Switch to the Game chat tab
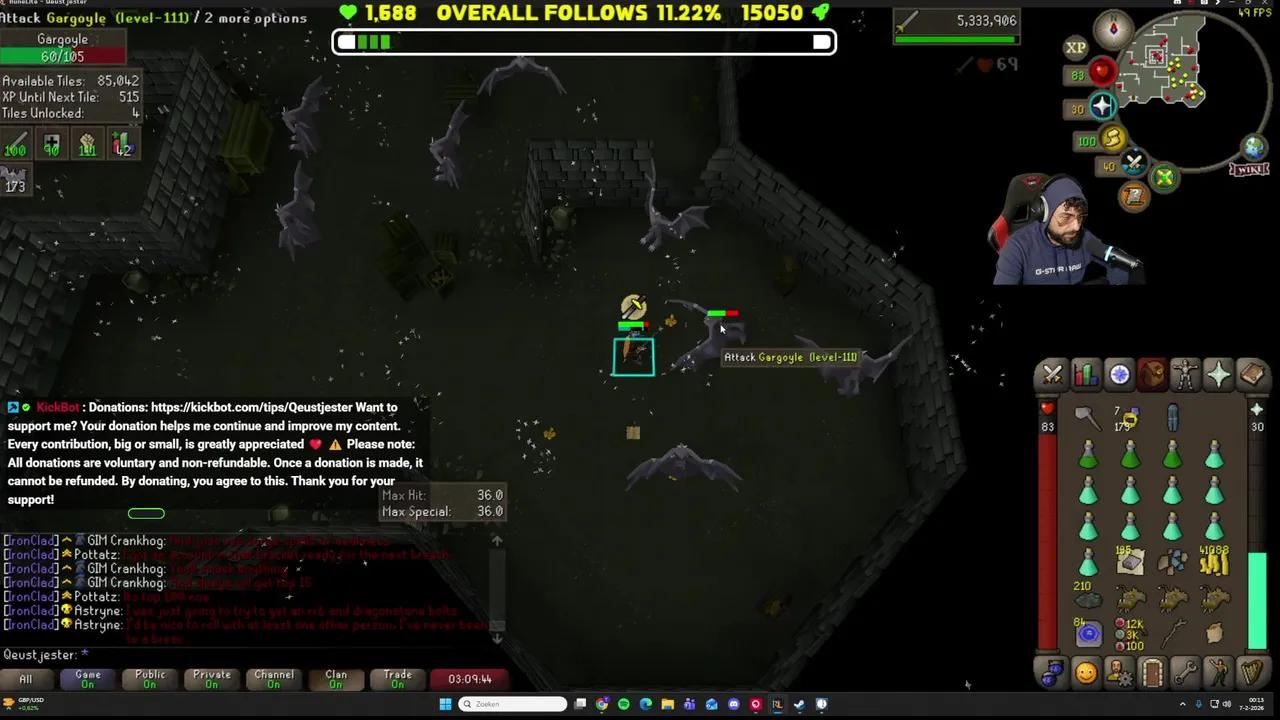Viewport: 1280px width, 720px height. (x=87, y=678)
